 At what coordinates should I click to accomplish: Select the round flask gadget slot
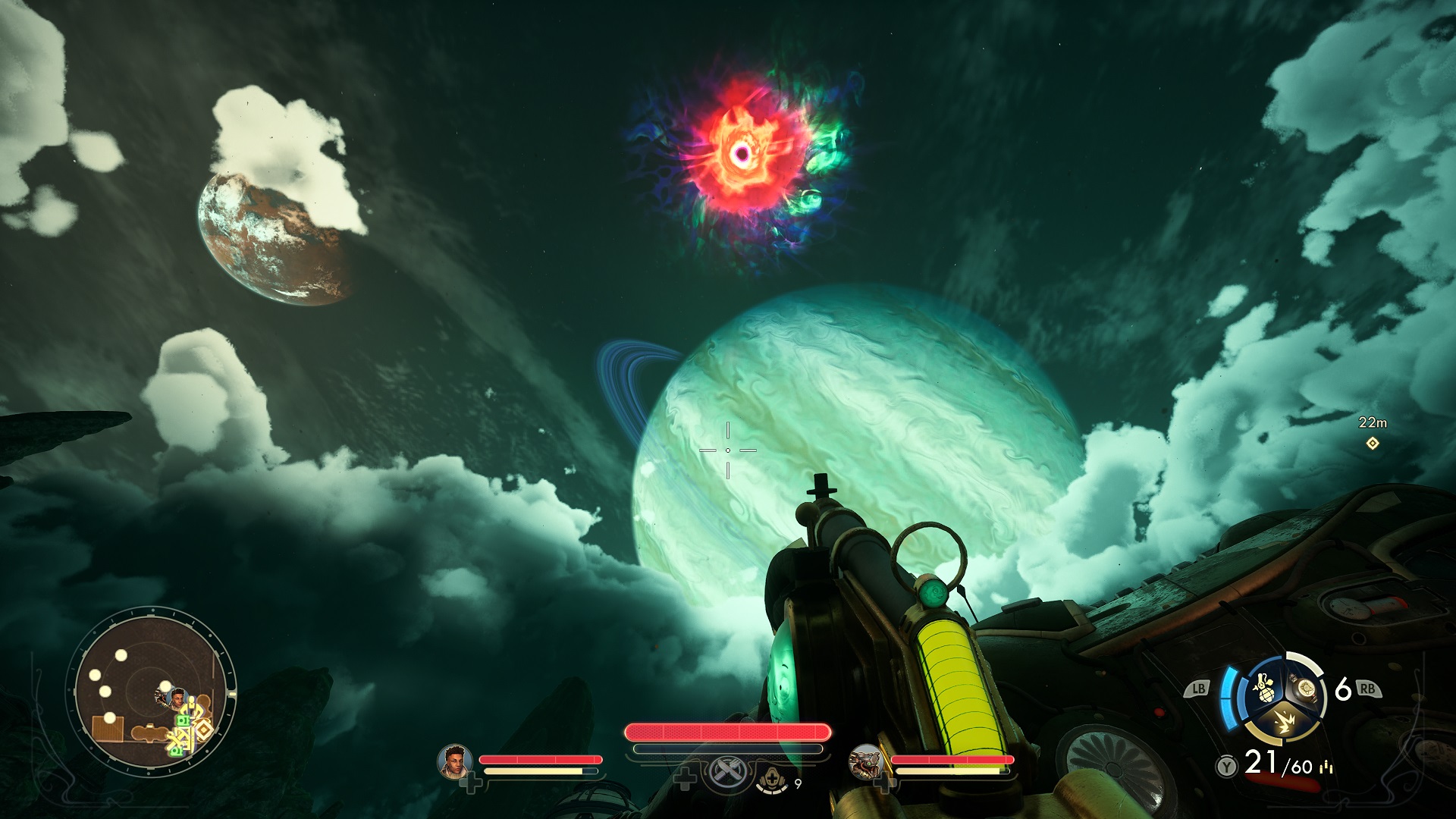tap(1305, 687)
